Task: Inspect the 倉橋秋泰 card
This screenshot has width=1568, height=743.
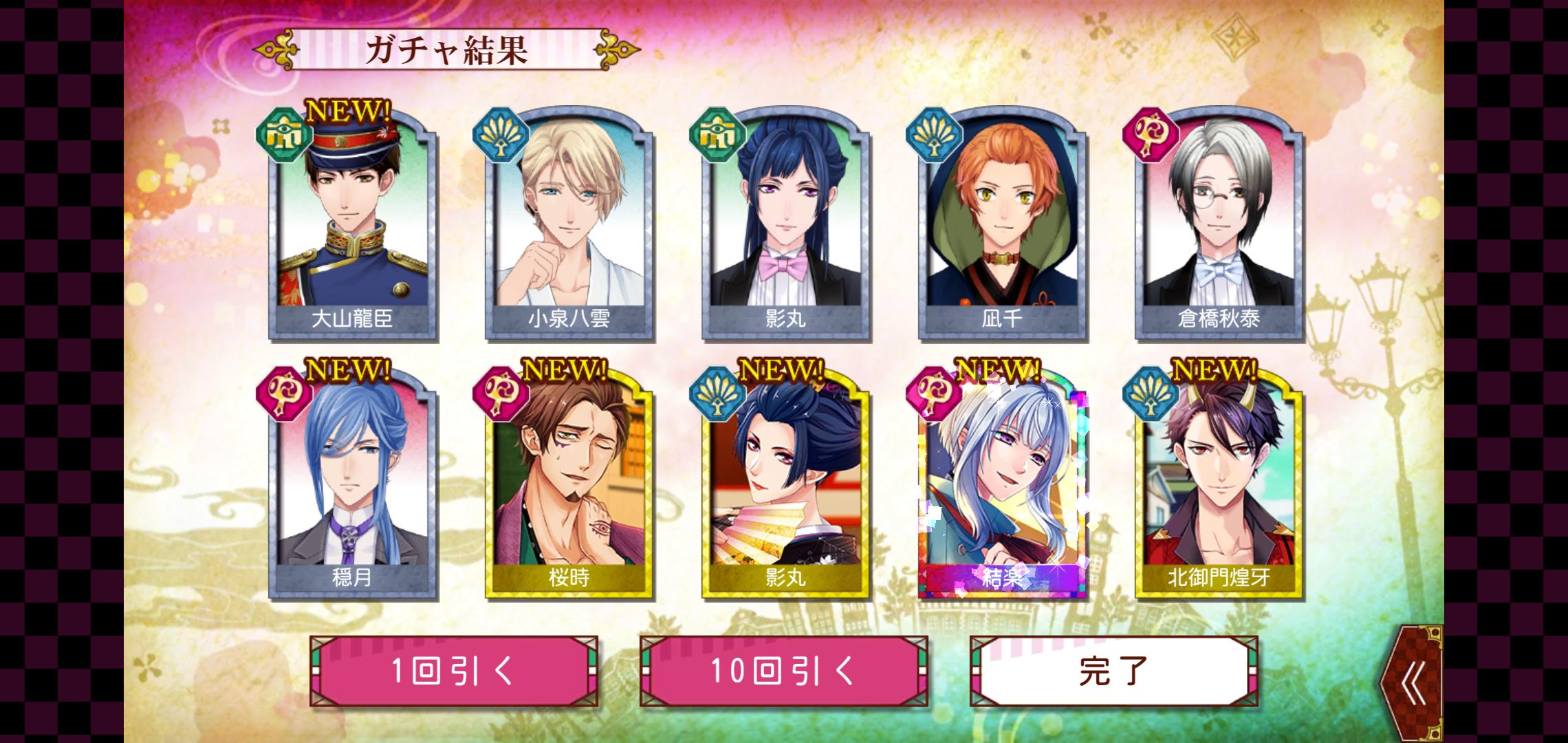Action: 1219,227
